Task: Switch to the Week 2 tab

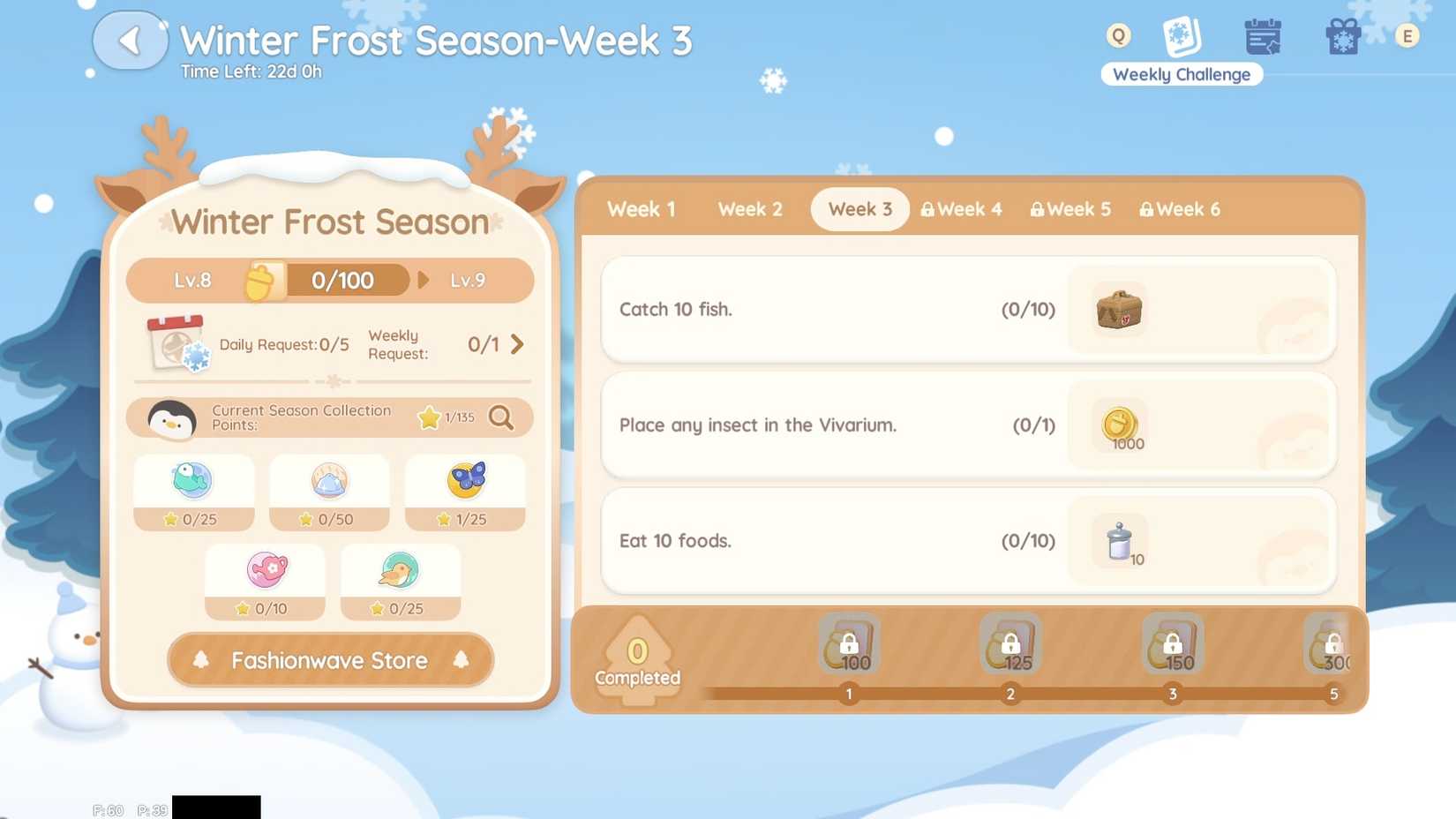Action: (749, 209)
